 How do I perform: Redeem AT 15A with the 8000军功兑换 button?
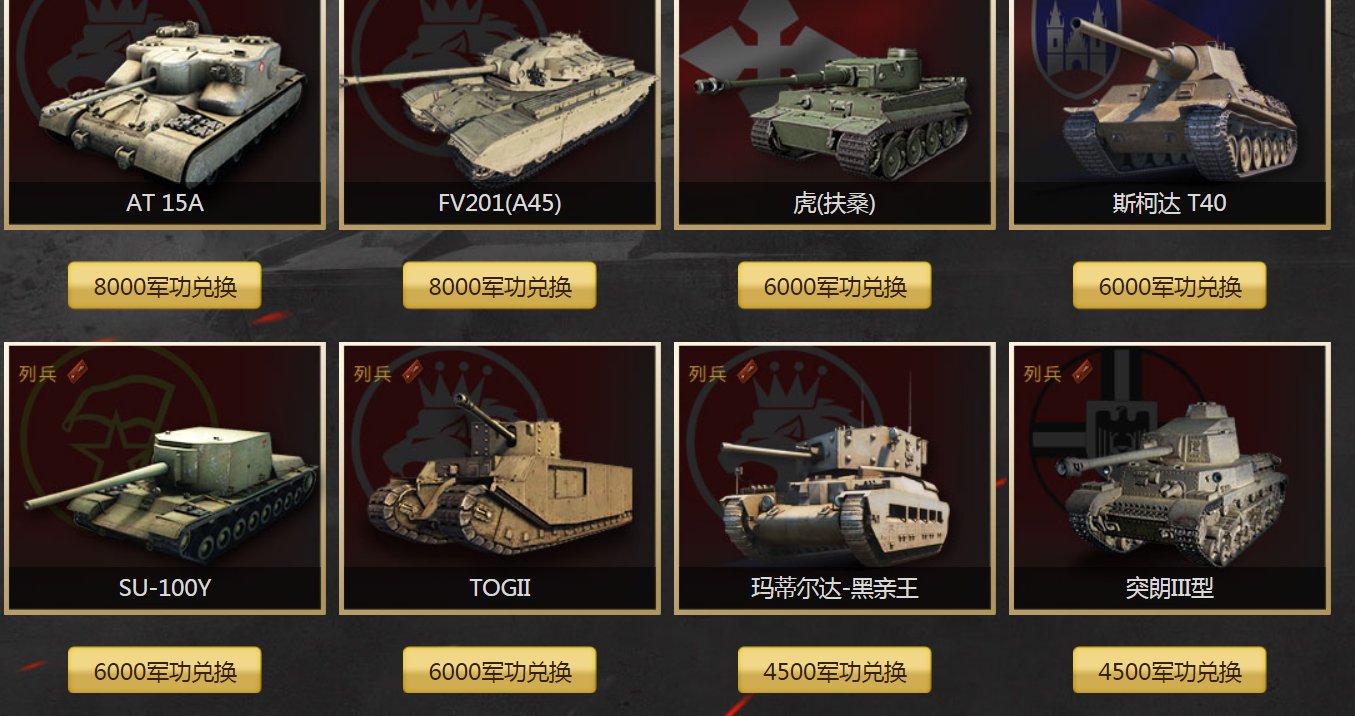(165, 287)
